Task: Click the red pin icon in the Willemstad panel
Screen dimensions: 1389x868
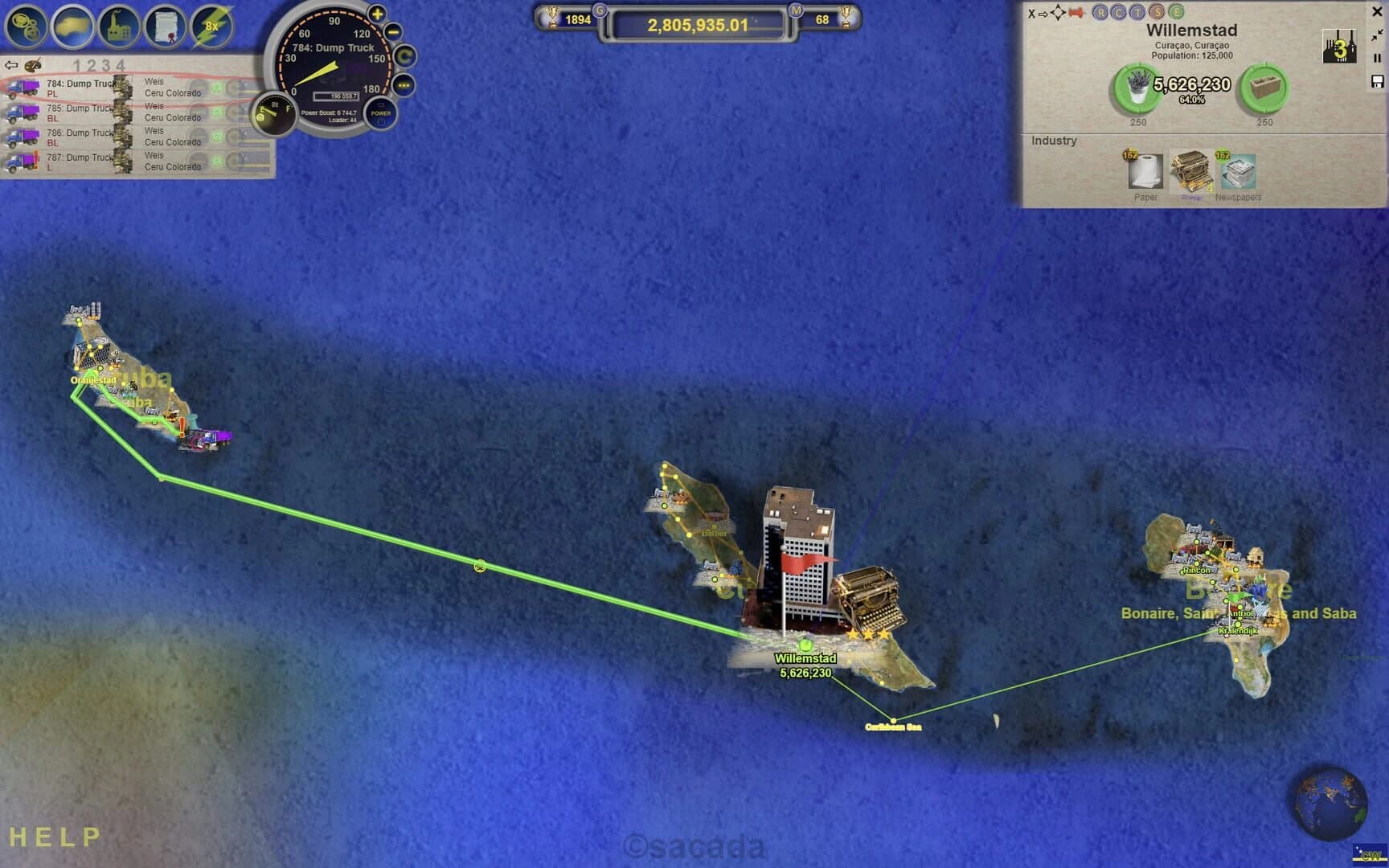Action: [x=1076, y=13]
